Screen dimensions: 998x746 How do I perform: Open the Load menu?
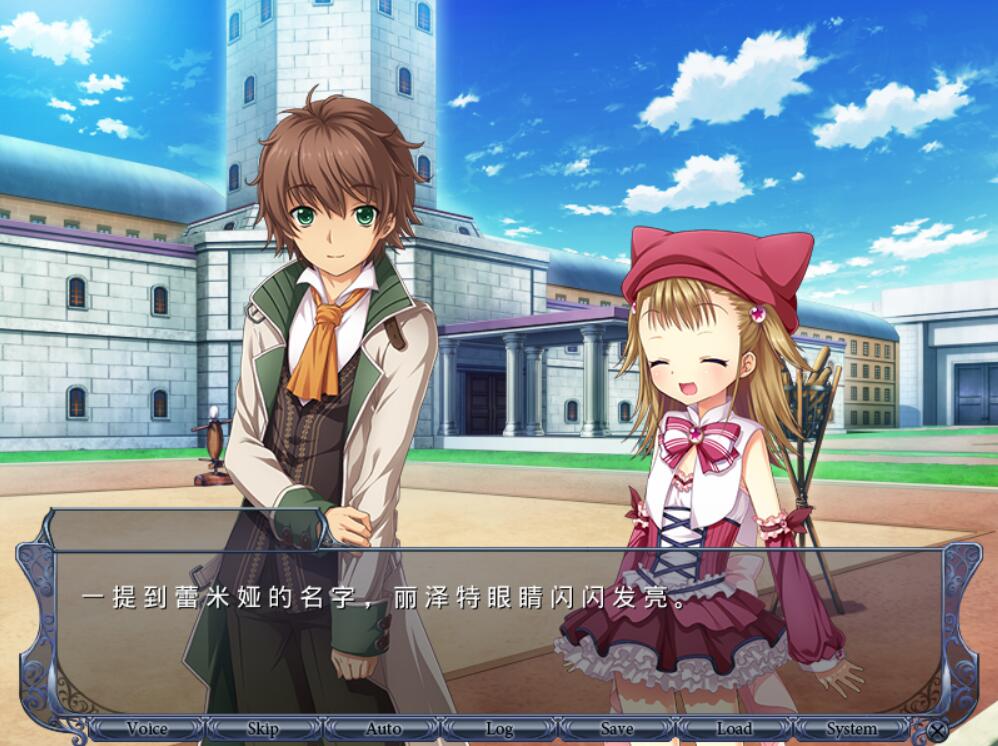click(734, 729)
